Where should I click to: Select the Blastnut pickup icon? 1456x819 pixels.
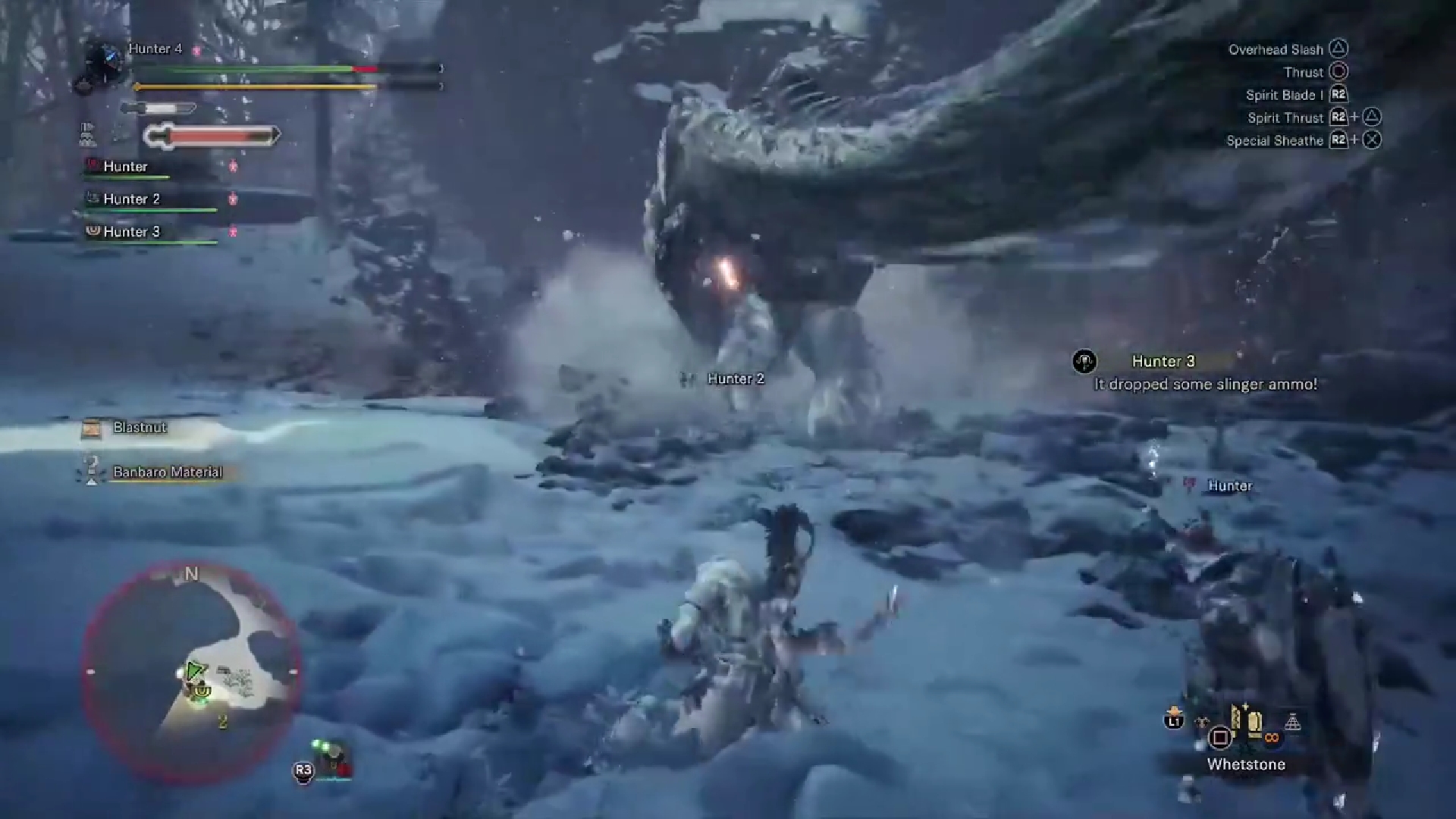[x=91, y=428]
